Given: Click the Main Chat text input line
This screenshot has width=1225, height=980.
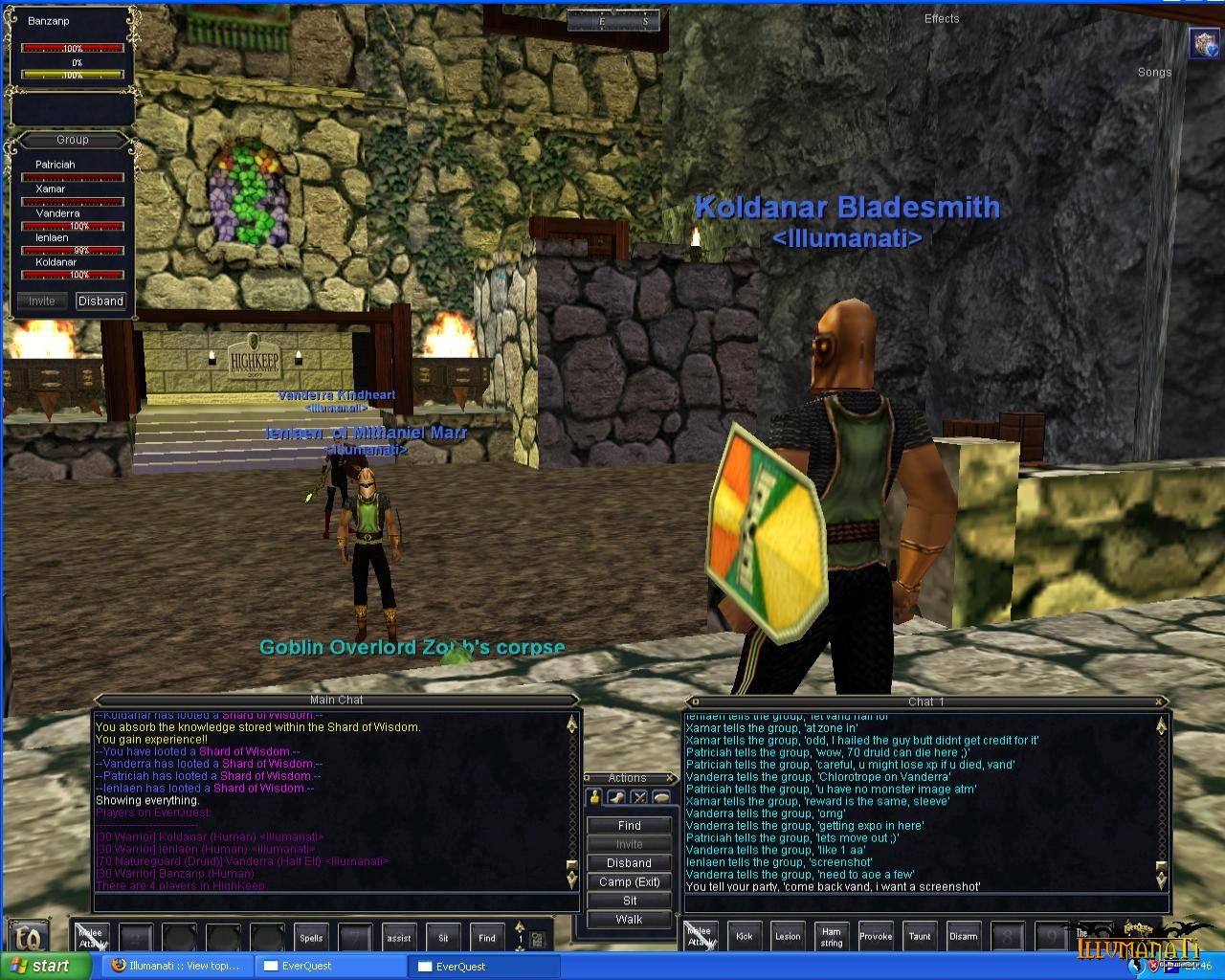Looking at the screenshot, I should [335, 902].
